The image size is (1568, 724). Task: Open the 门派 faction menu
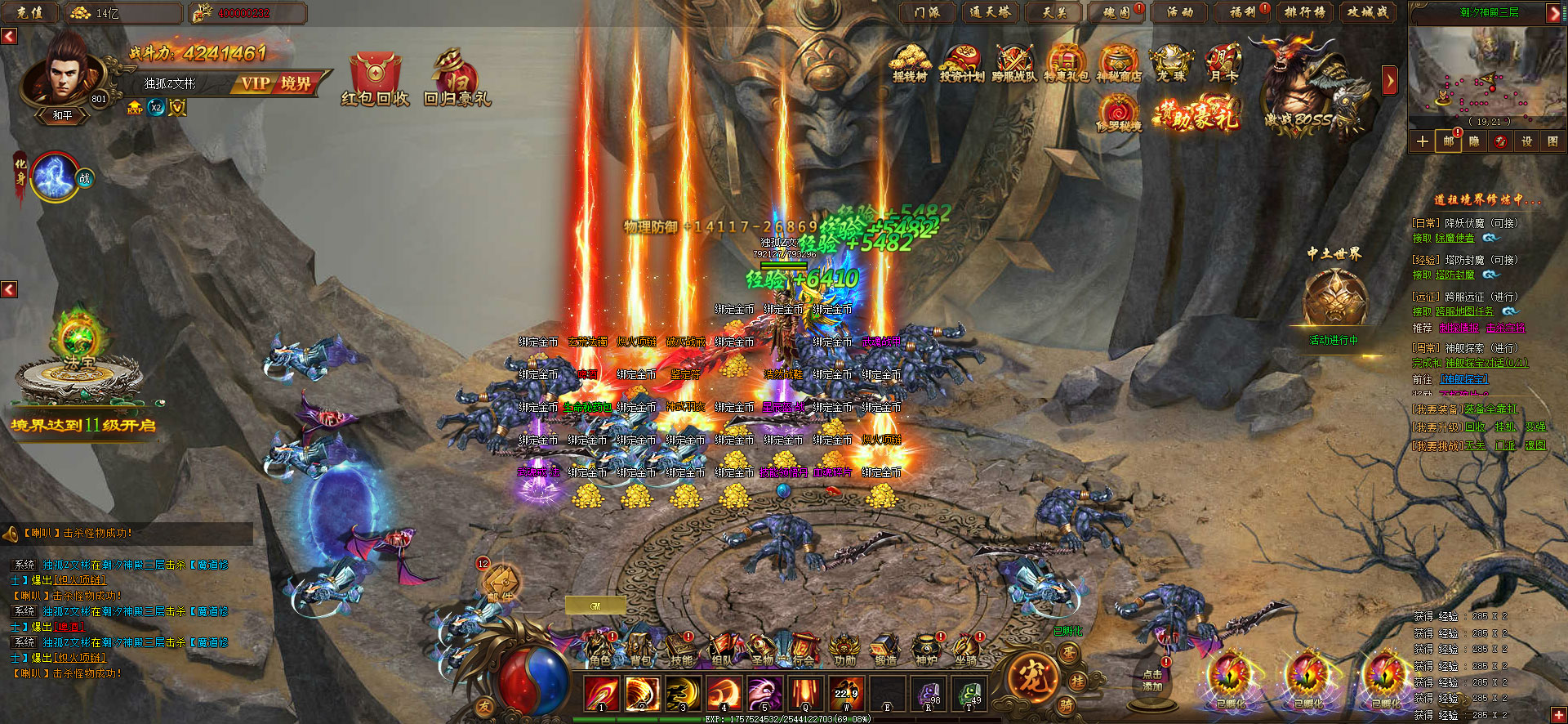(928, 12)
